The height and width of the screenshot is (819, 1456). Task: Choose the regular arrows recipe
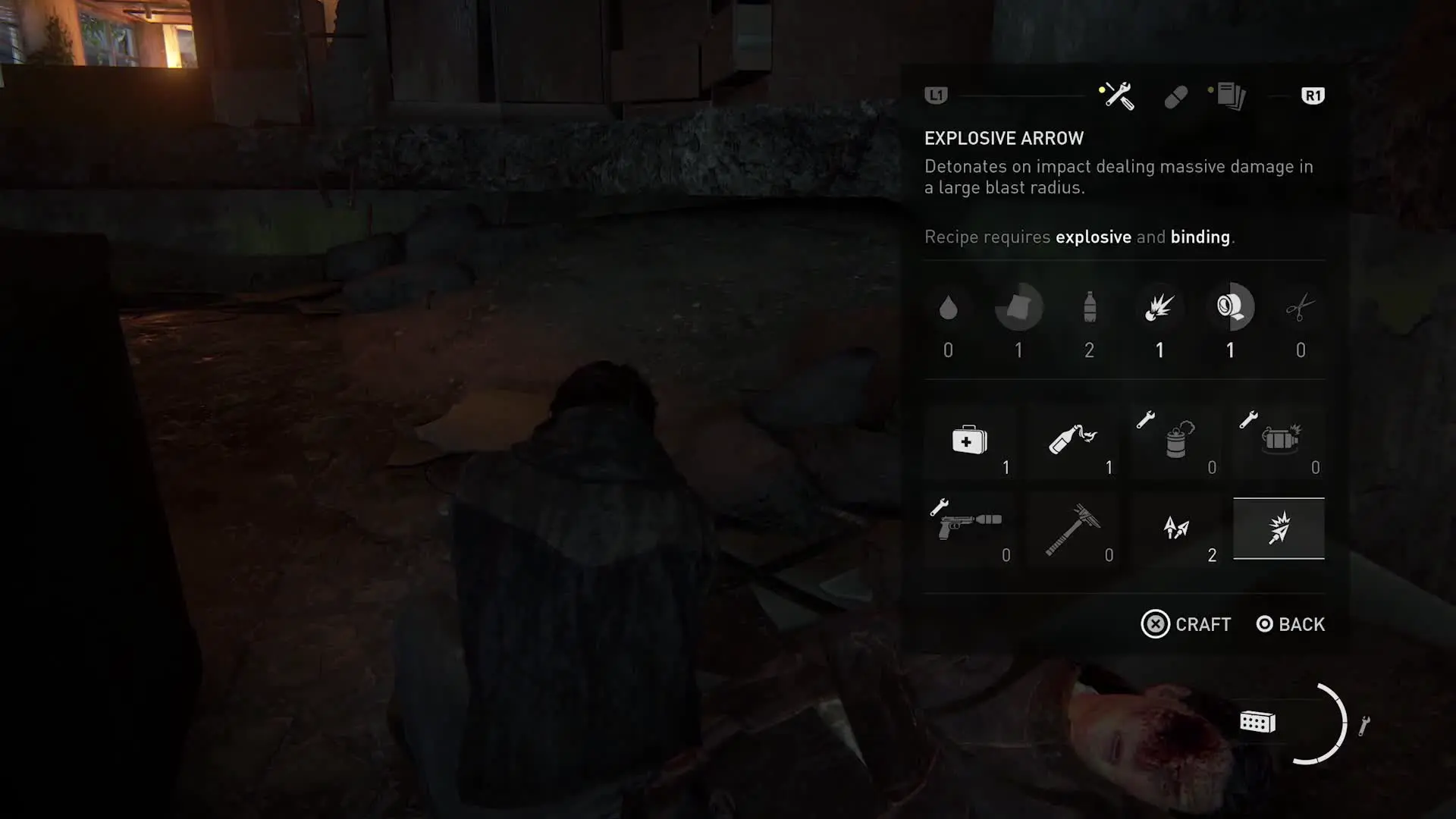point(1176,529)
